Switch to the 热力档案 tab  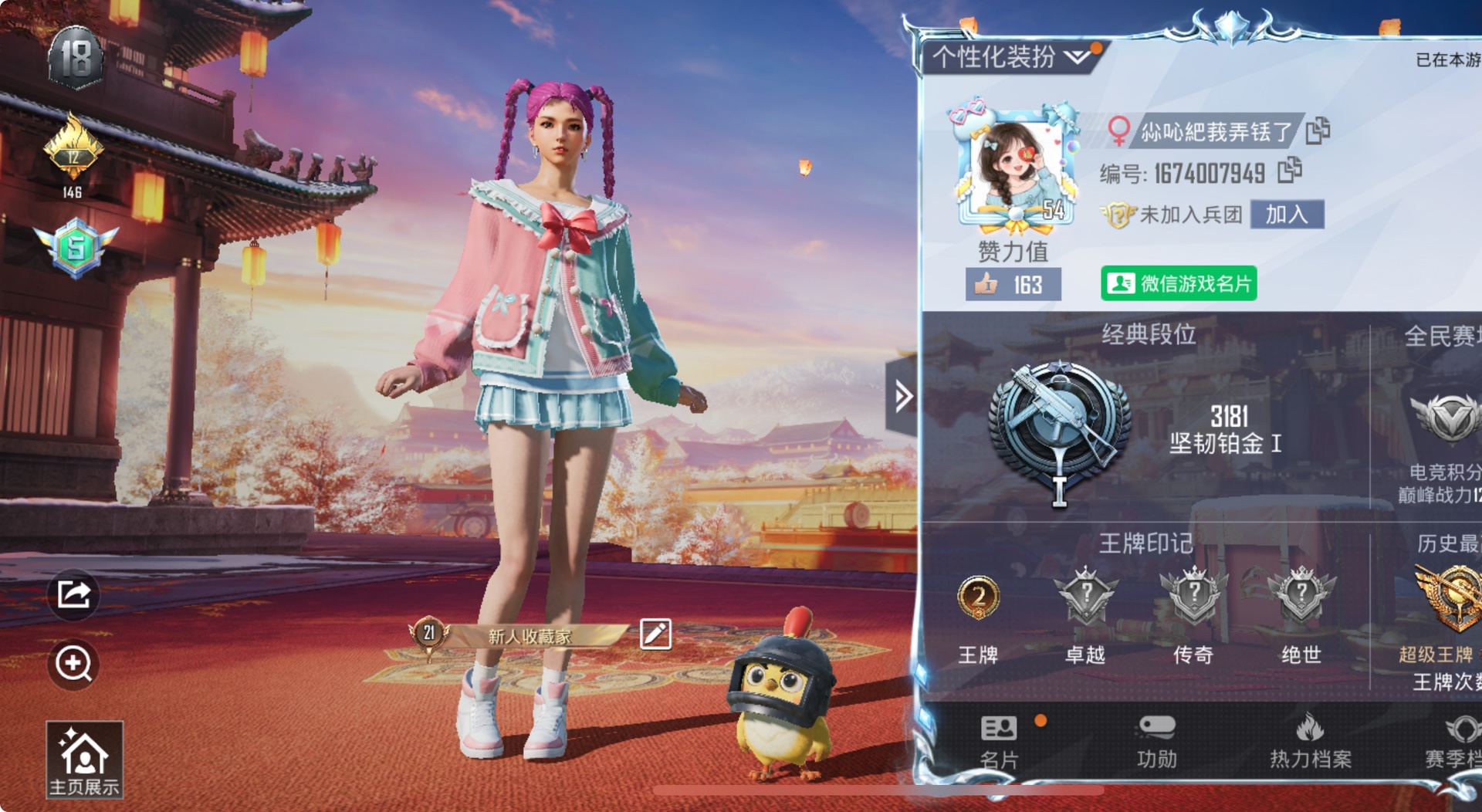point(1310,741)
